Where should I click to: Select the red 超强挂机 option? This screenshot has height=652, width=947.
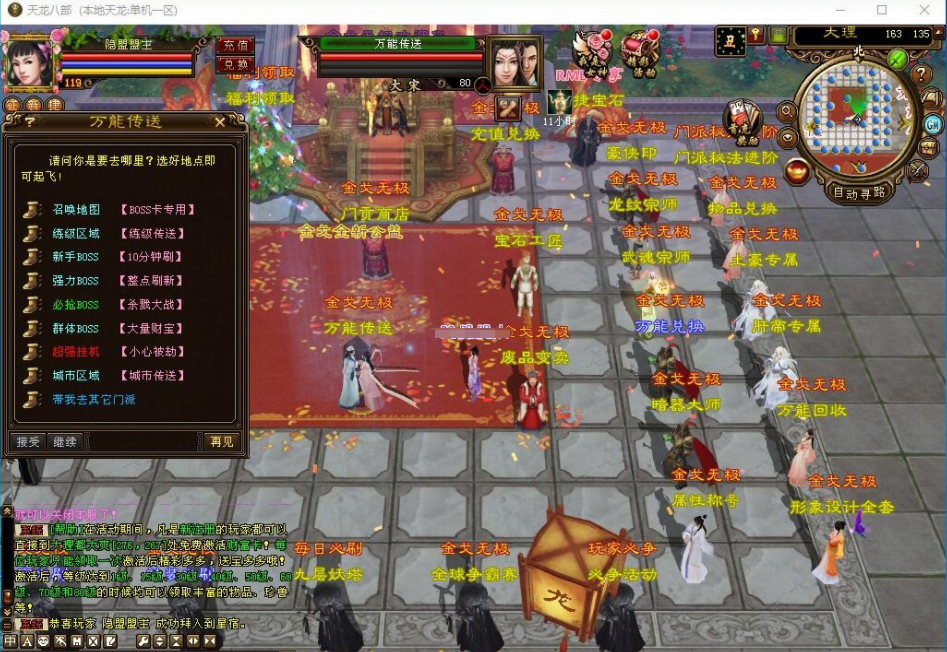pos(76,352)
